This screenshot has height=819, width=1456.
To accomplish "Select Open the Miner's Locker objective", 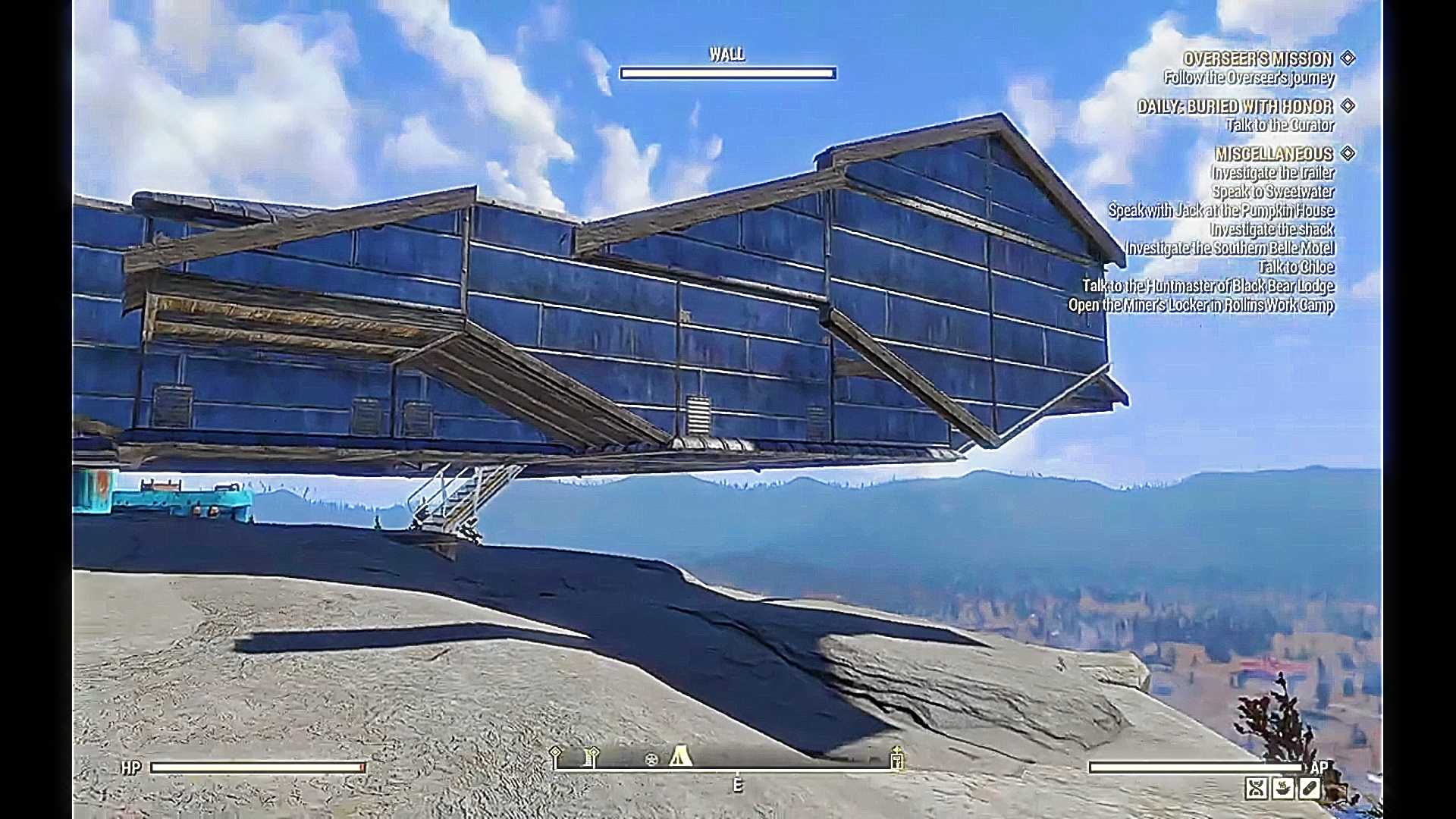I will 1200,305.
